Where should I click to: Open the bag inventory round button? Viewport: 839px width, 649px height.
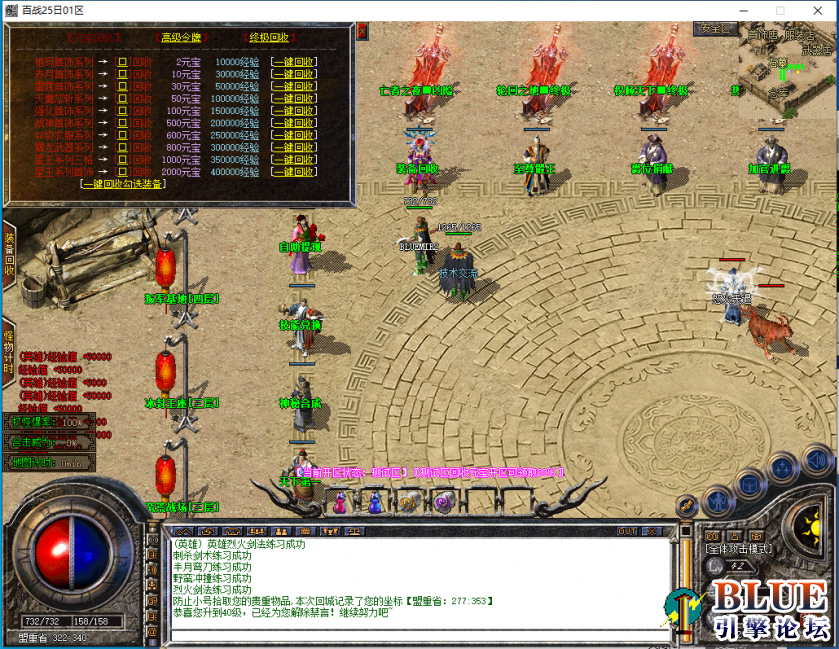coord(748,483)
